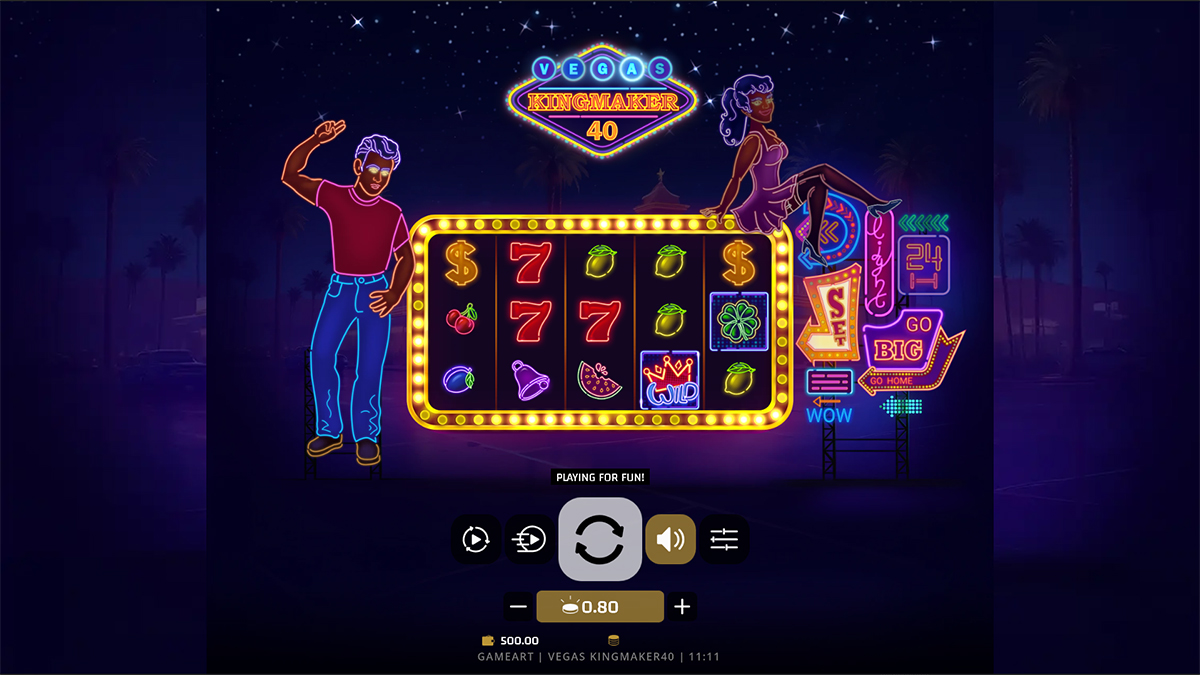The height and width of the screenshot is (675, 1200).
Task: Increase the bet with the plus button
Action: click(682, 606)
